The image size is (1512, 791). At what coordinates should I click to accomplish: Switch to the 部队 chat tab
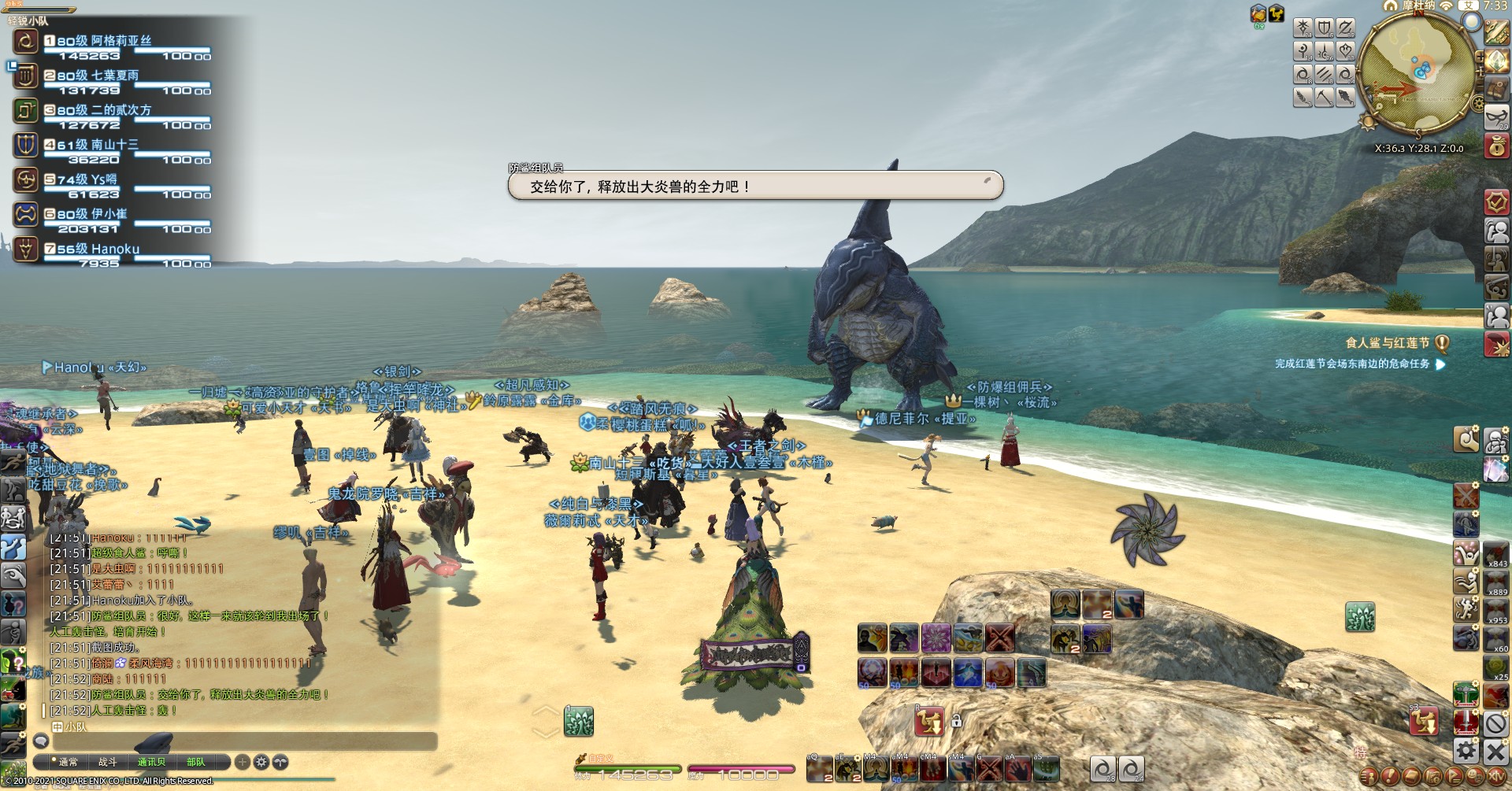coord(196,762)
